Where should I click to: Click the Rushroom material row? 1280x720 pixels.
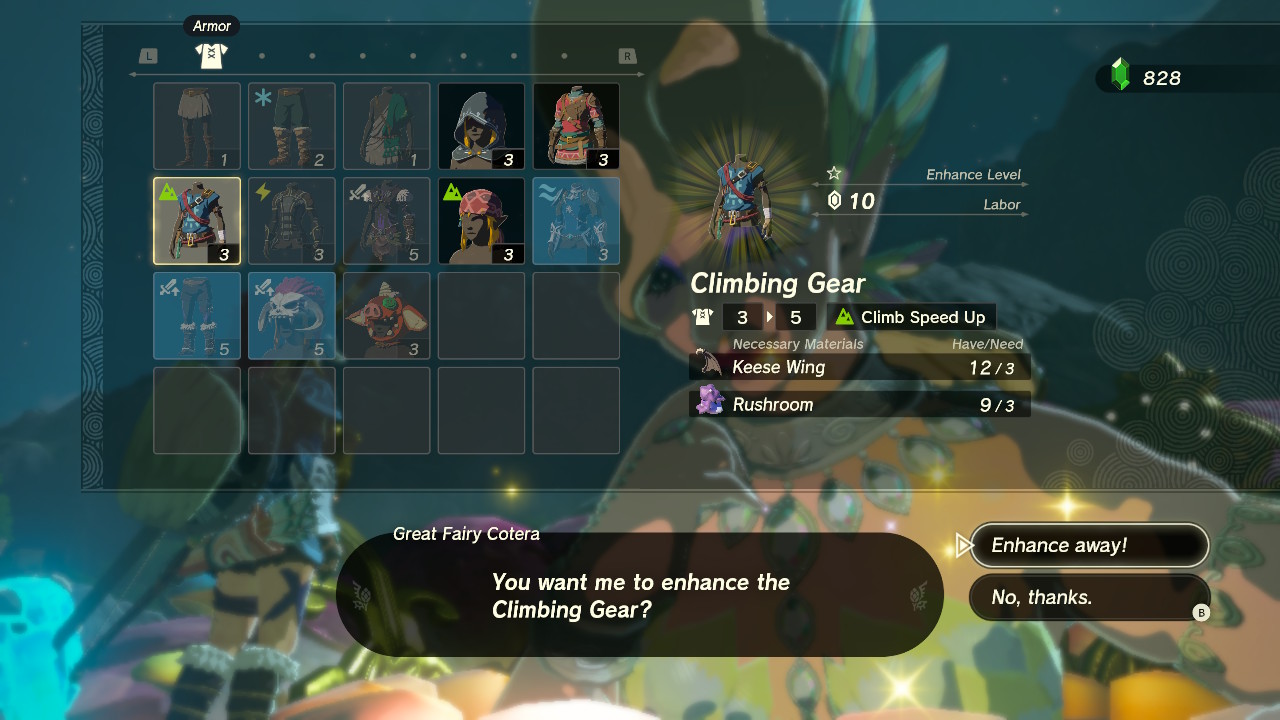point(860,405)
